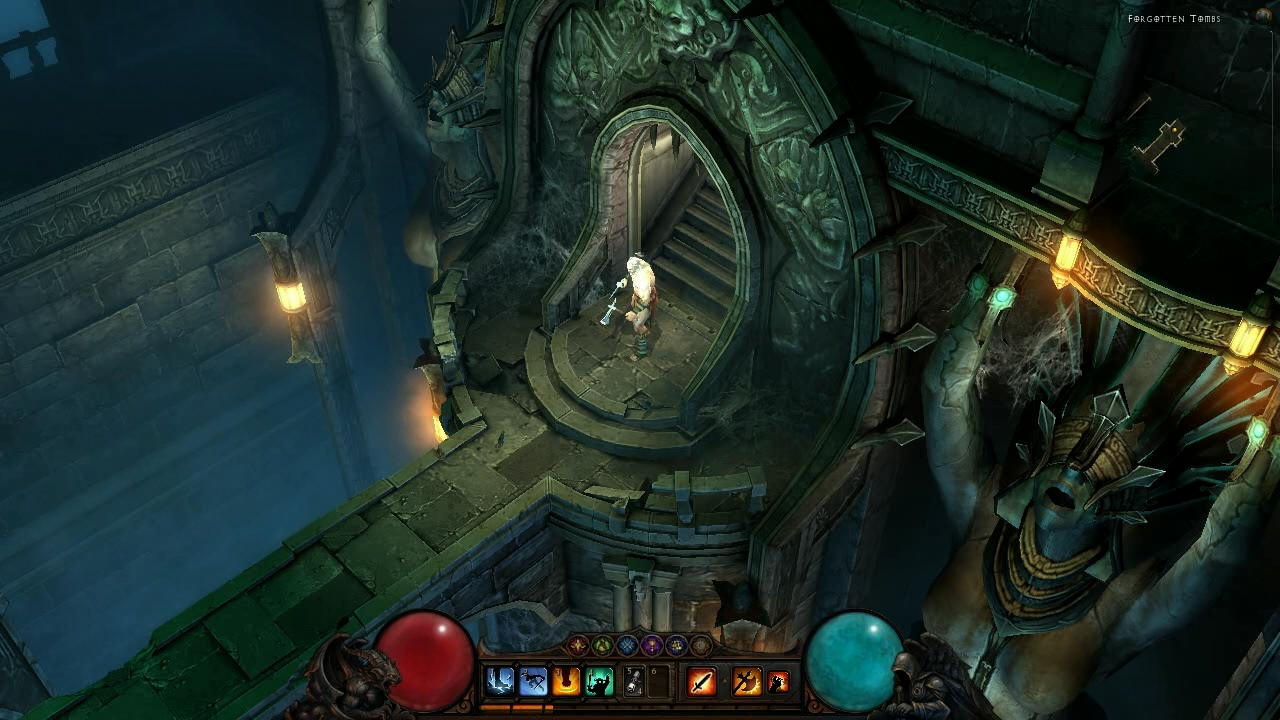This screenshot has width=1280, height=720.
Task: Select the orange sword attack skill
Action: tap(702, 682)
